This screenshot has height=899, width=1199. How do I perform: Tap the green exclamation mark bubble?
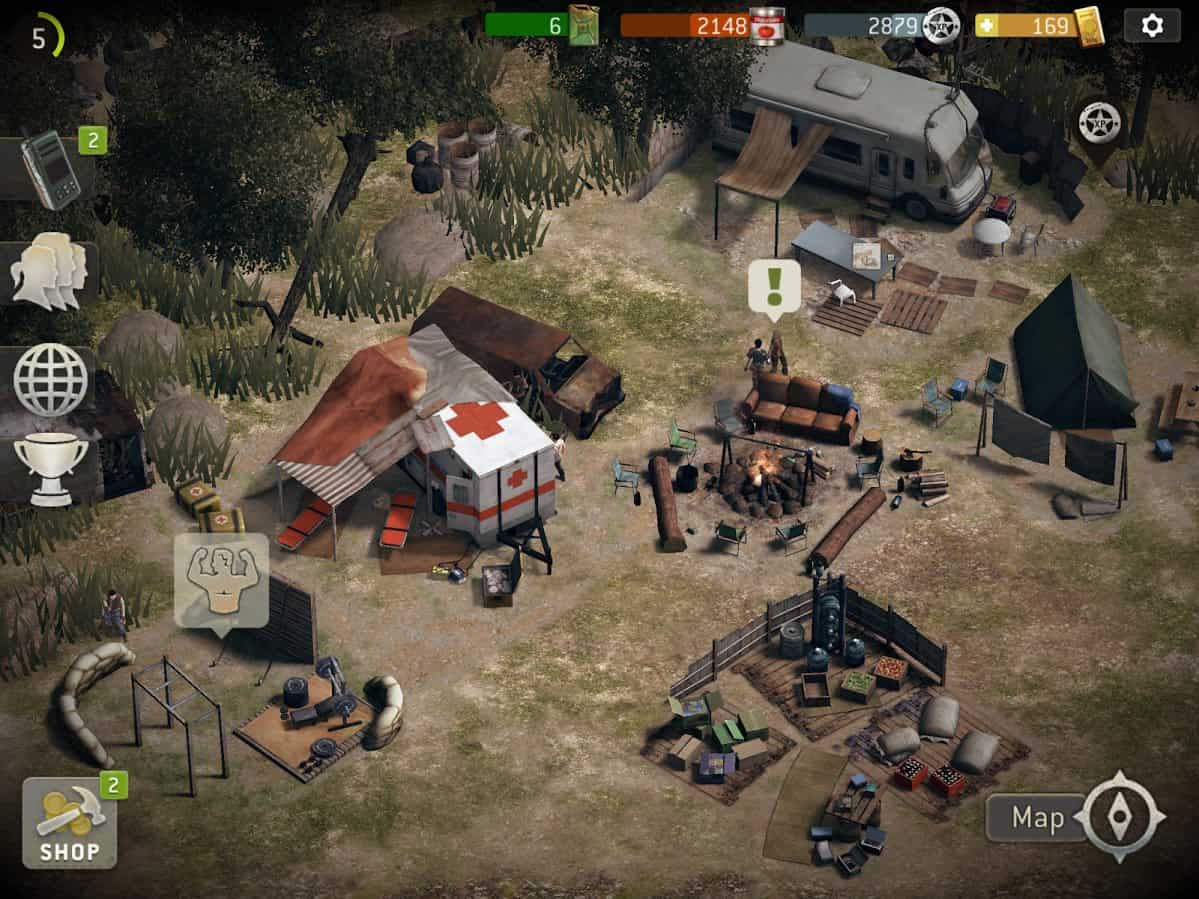(774, 287)
